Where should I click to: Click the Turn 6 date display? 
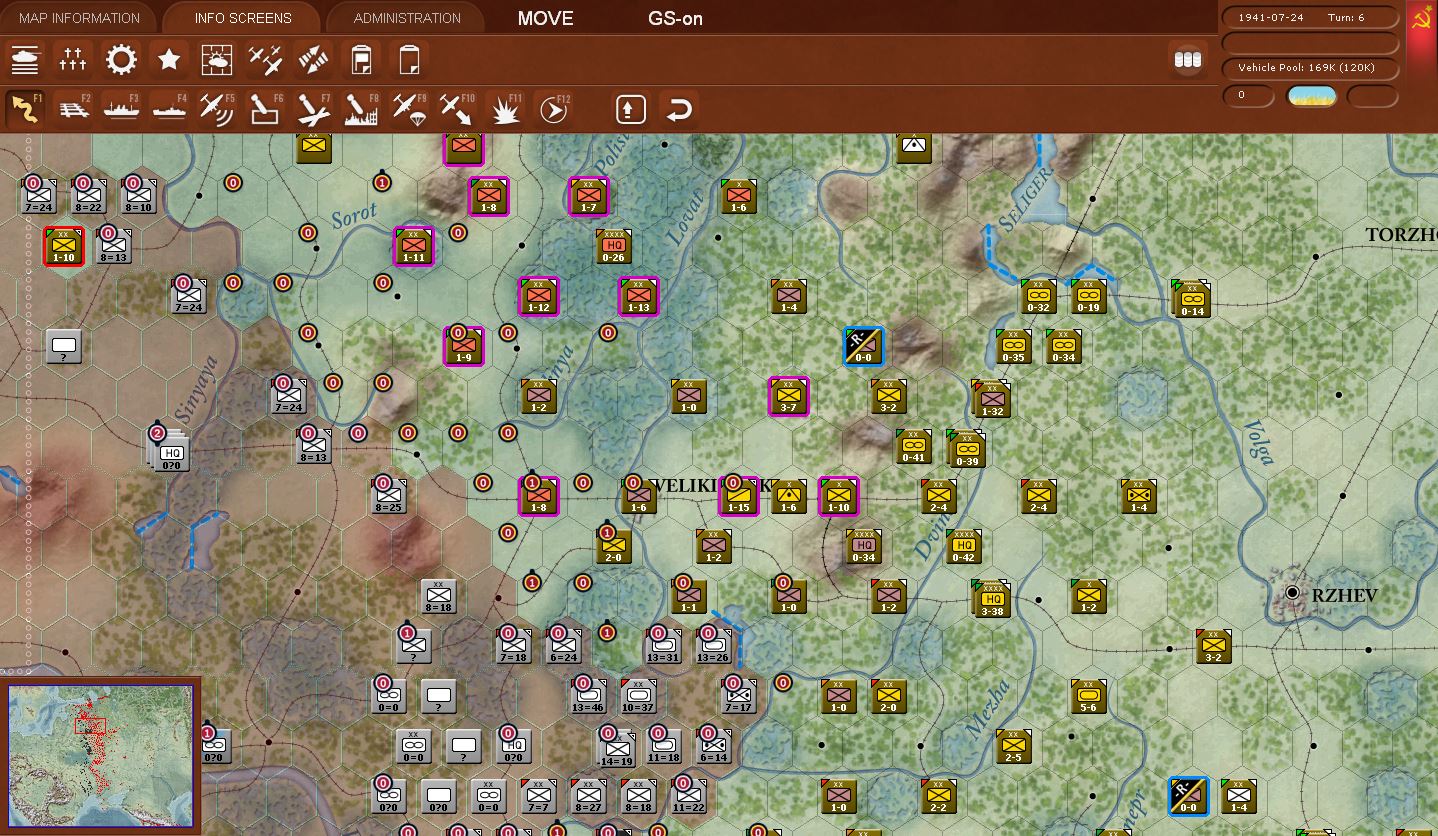(x=1308, y=17)
